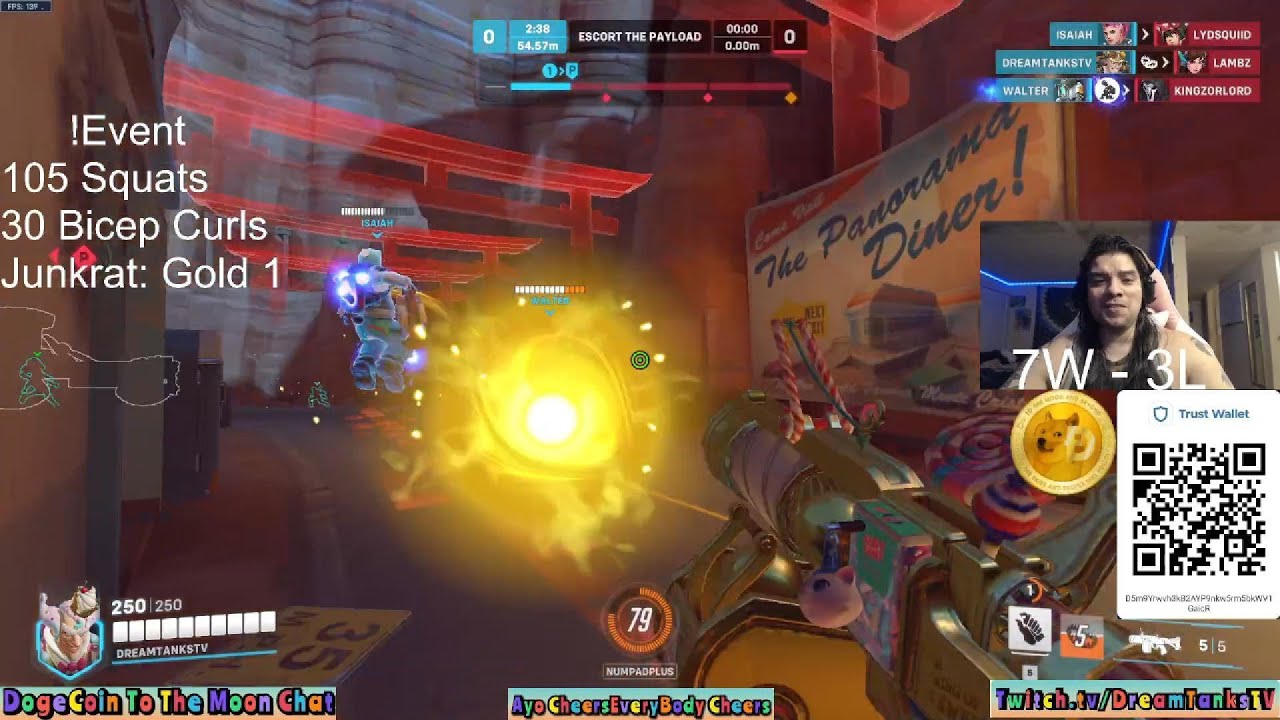Select the ISAIAH kill feed entry
Screen dimensions: 1280x720
(x=1074, y=35)
